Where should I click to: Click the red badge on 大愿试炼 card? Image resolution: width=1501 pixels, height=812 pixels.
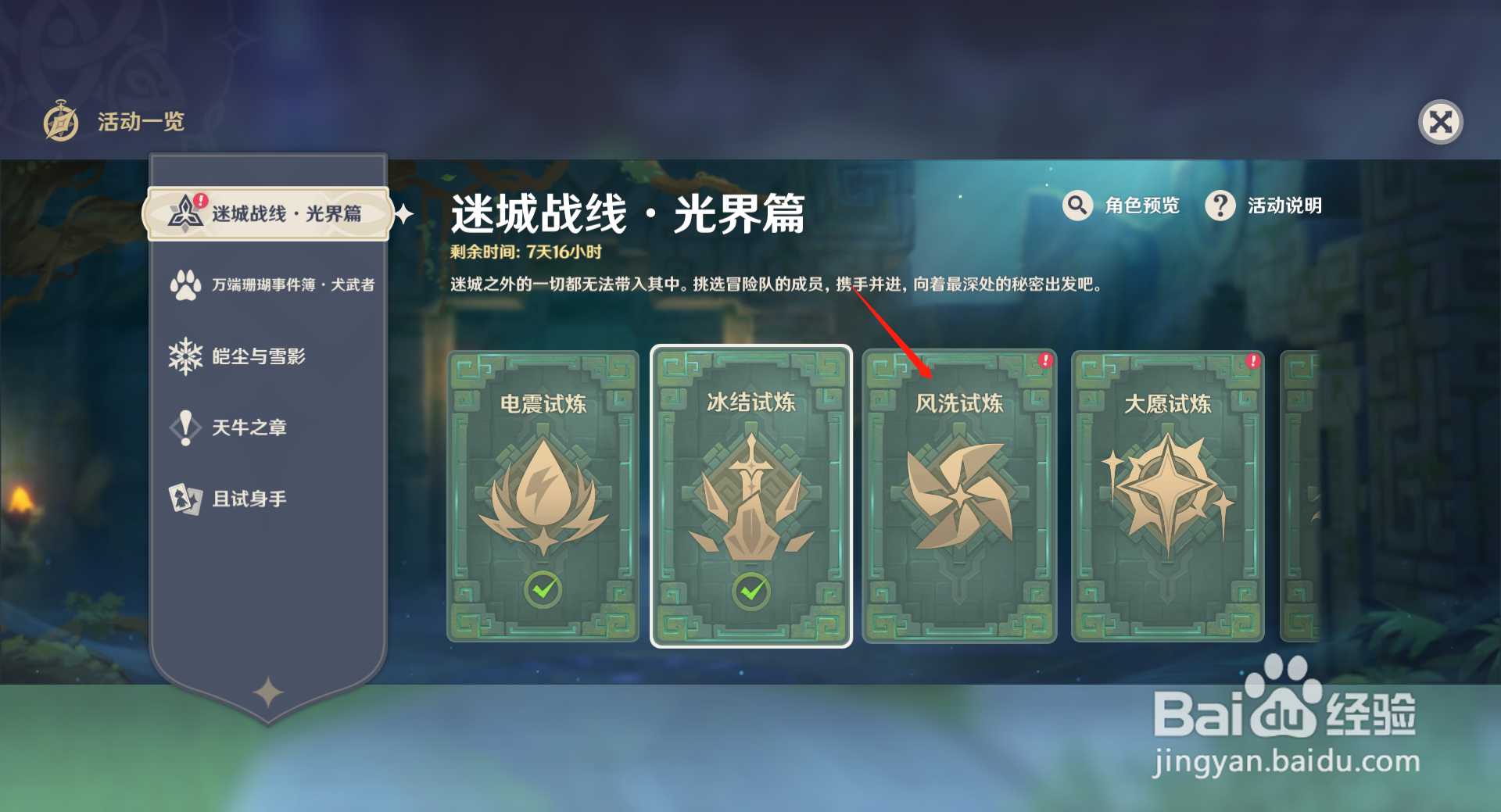(x=1254, y=362)
